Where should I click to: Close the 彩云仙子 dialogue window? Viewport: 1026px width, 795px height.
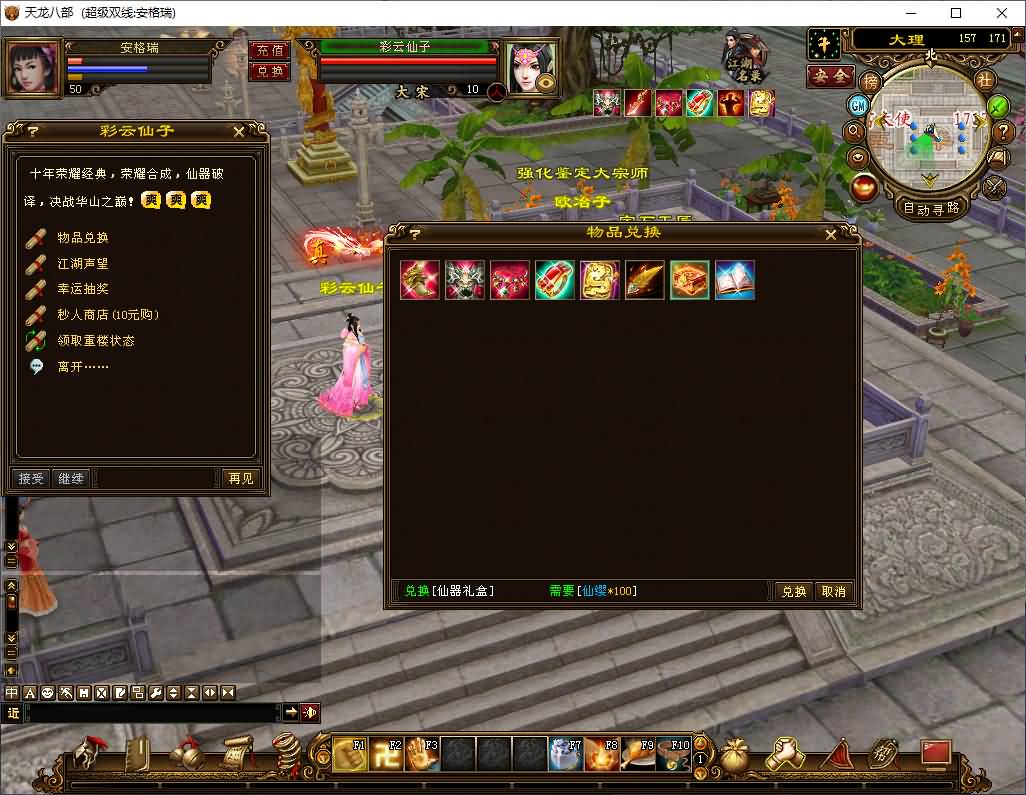point(239,131)
